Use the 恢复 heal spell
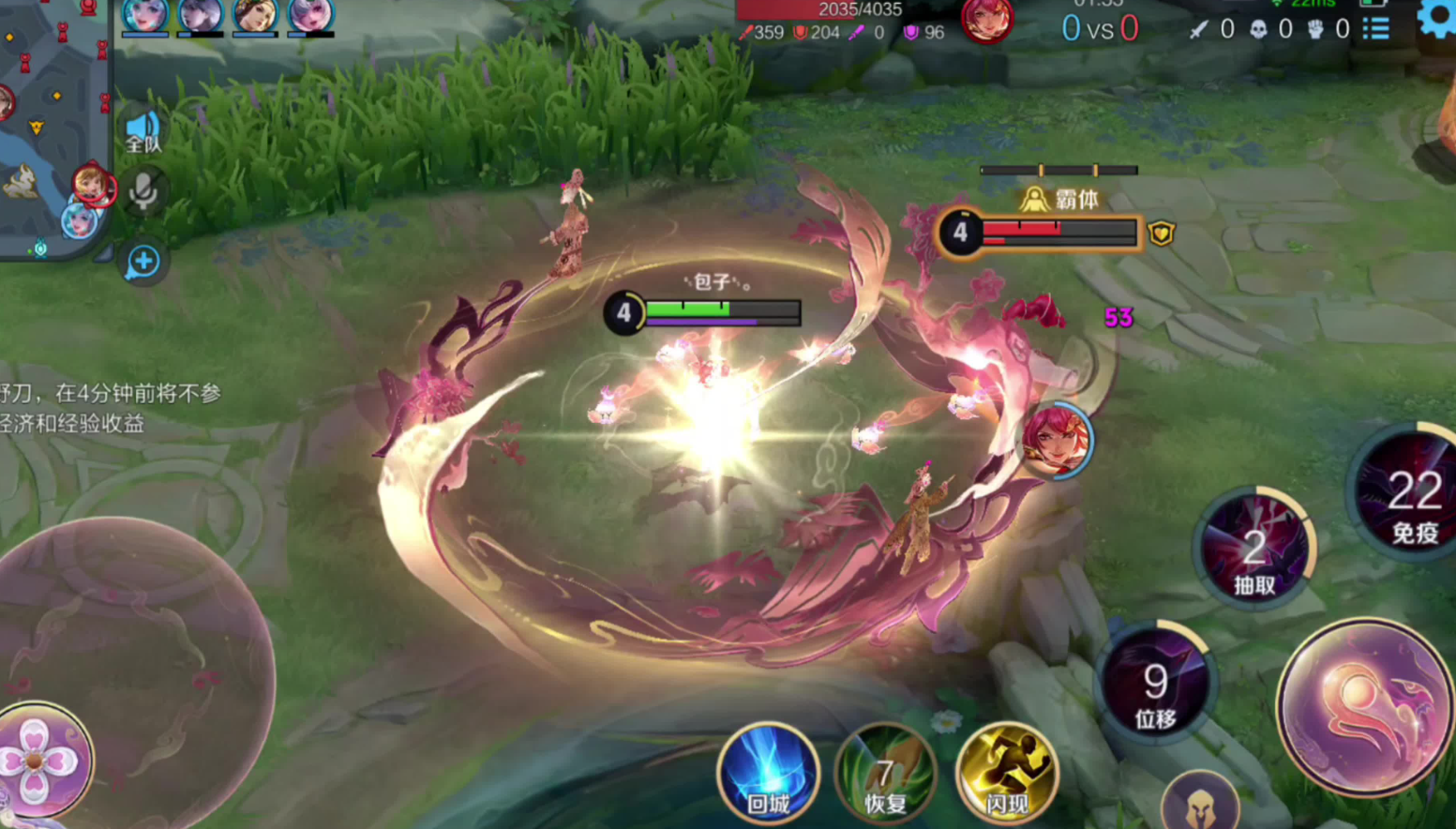 click(885, 775)
